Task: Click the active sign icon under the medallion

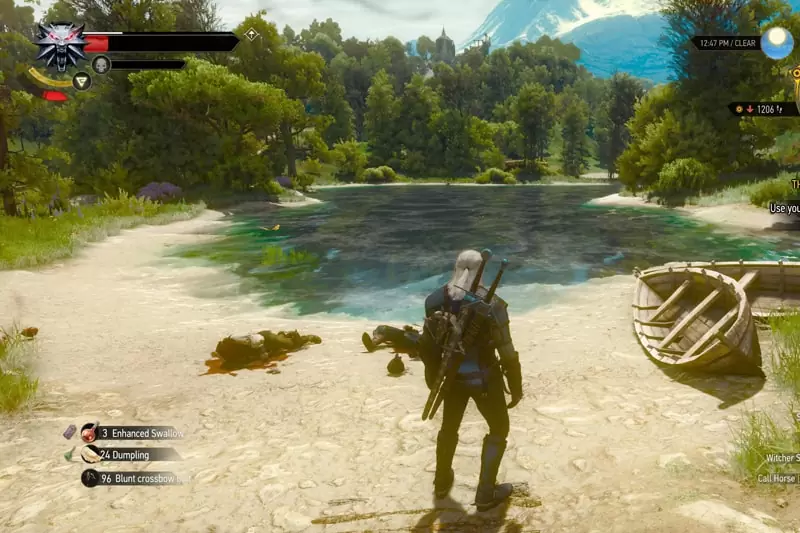Action: tap(82, 81)
